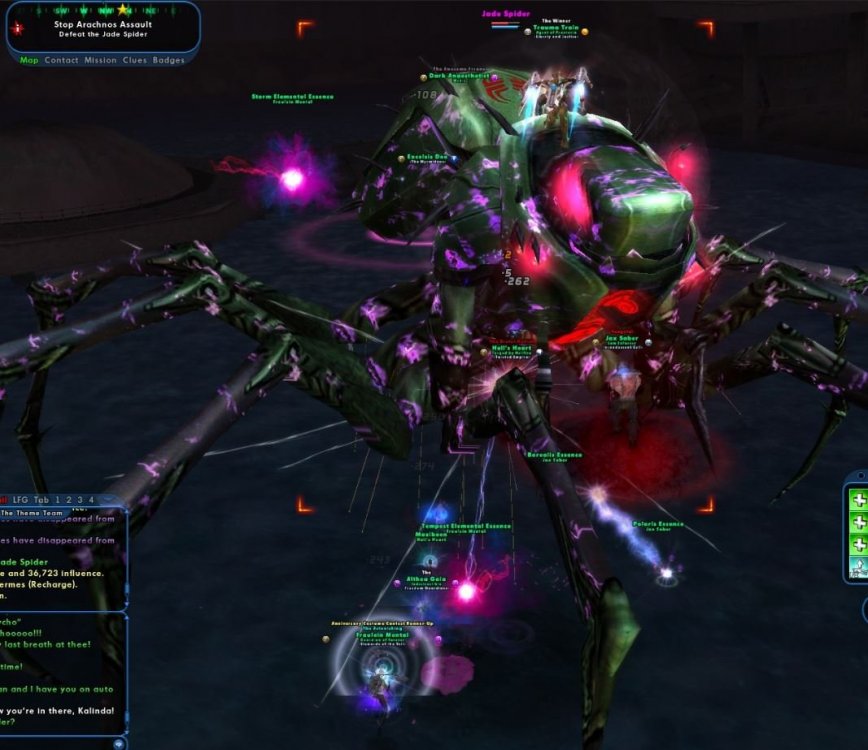Click the red mission info icon
This screenshot has width=868, height=750.
tap(16, 29)
